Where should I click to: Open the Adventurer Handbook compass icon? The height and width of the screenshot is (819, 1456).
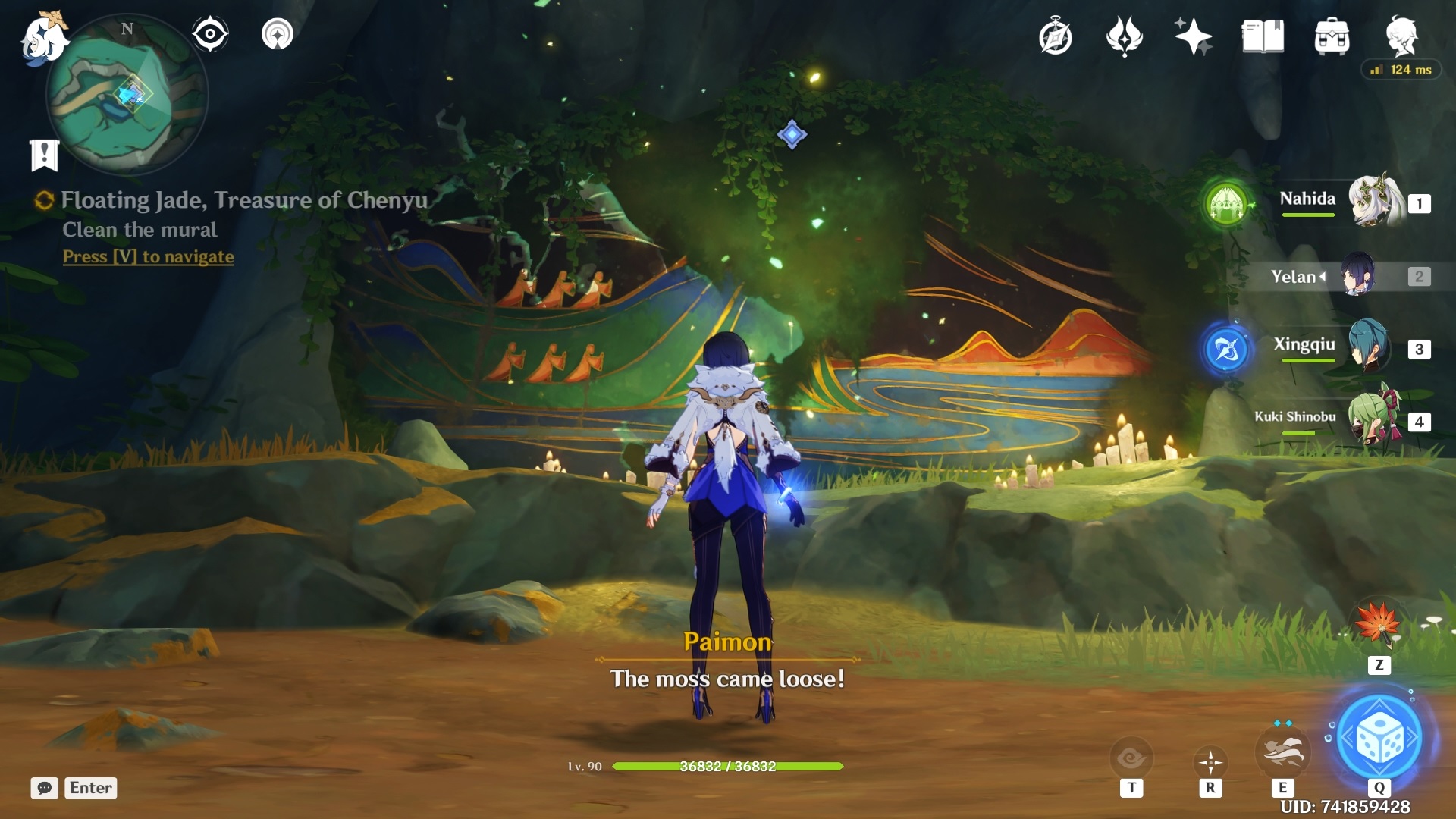[x=1056, y=36]
